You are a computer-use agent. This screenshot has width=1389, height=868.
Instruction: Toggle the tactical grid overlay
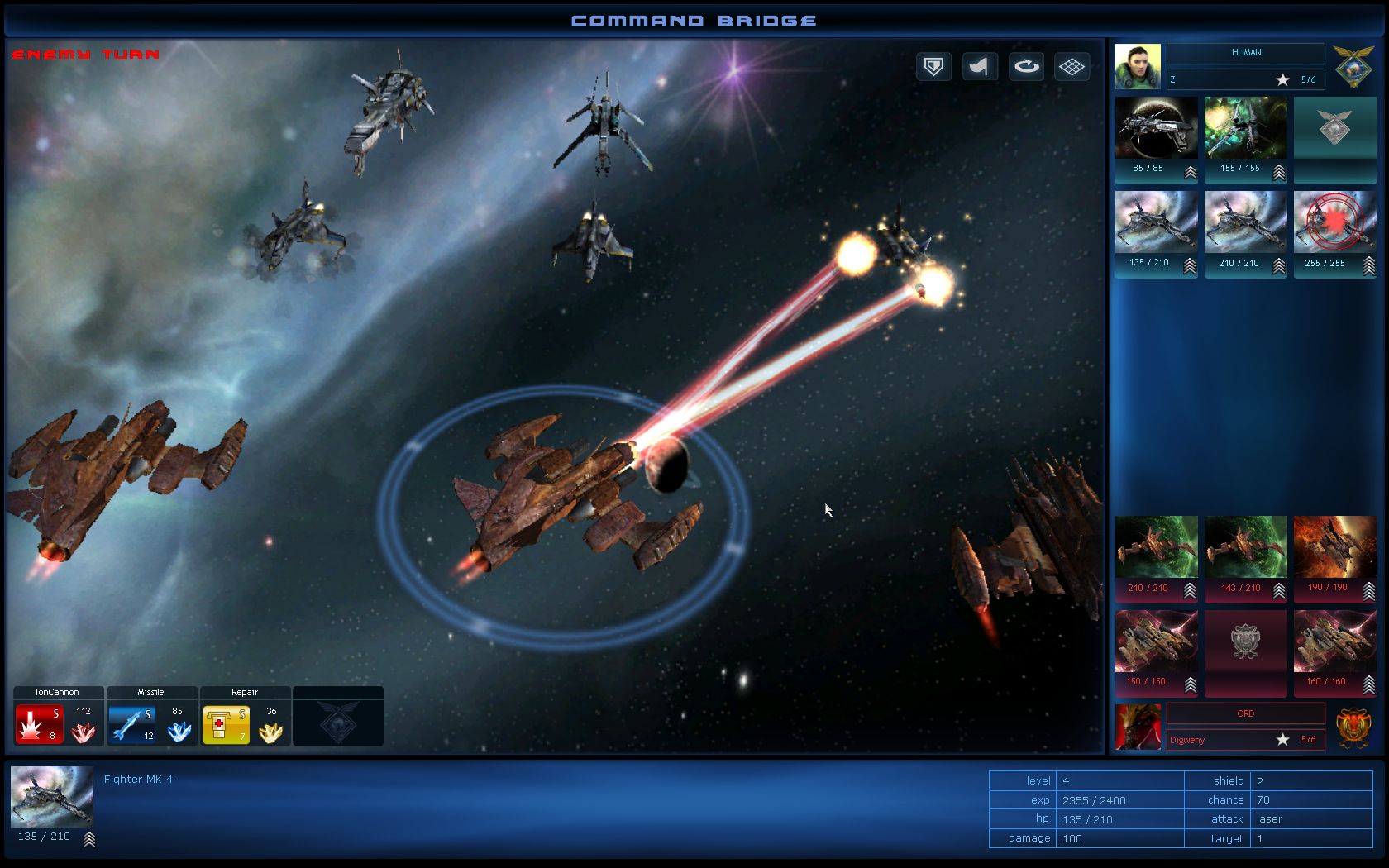pyautogui.click(x=1072, y=66)
